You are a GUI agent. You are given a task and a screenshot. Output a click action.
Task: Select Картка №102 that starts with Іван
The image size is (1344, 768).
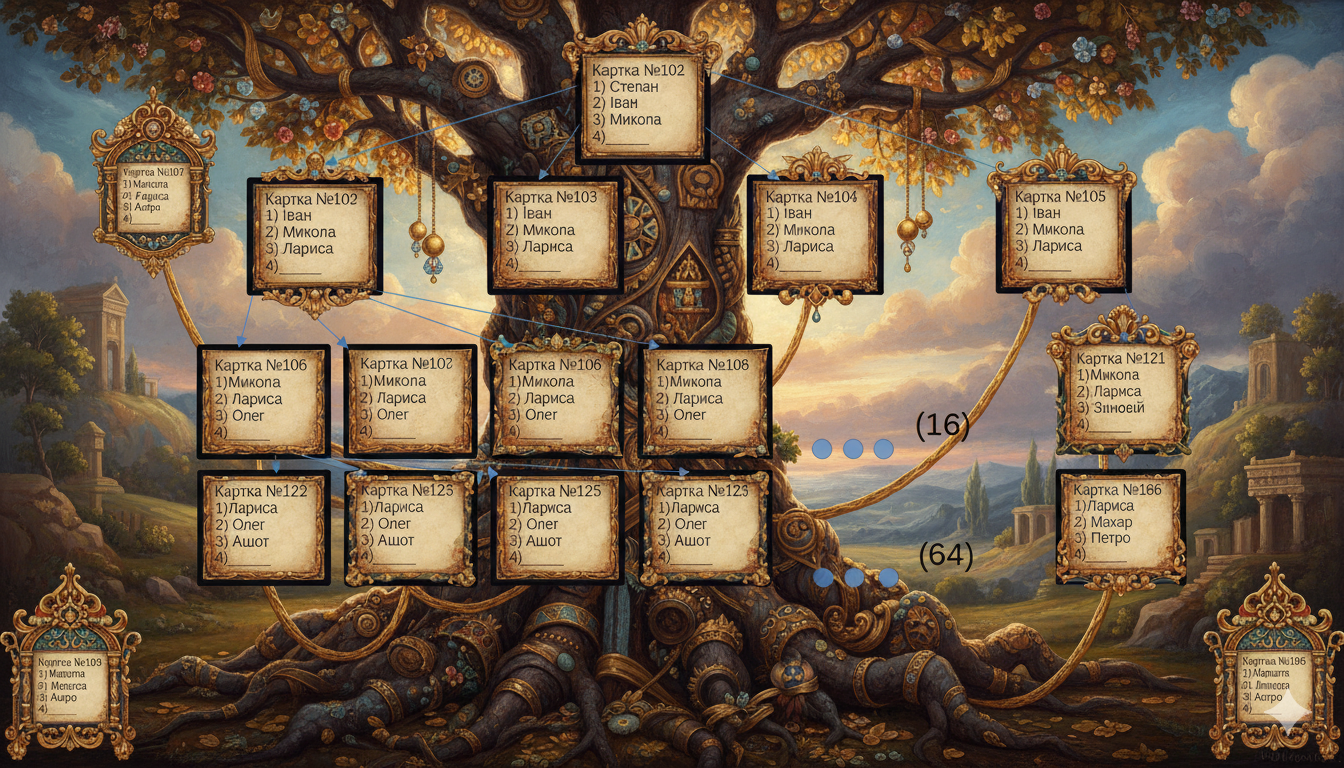(314, 236)
